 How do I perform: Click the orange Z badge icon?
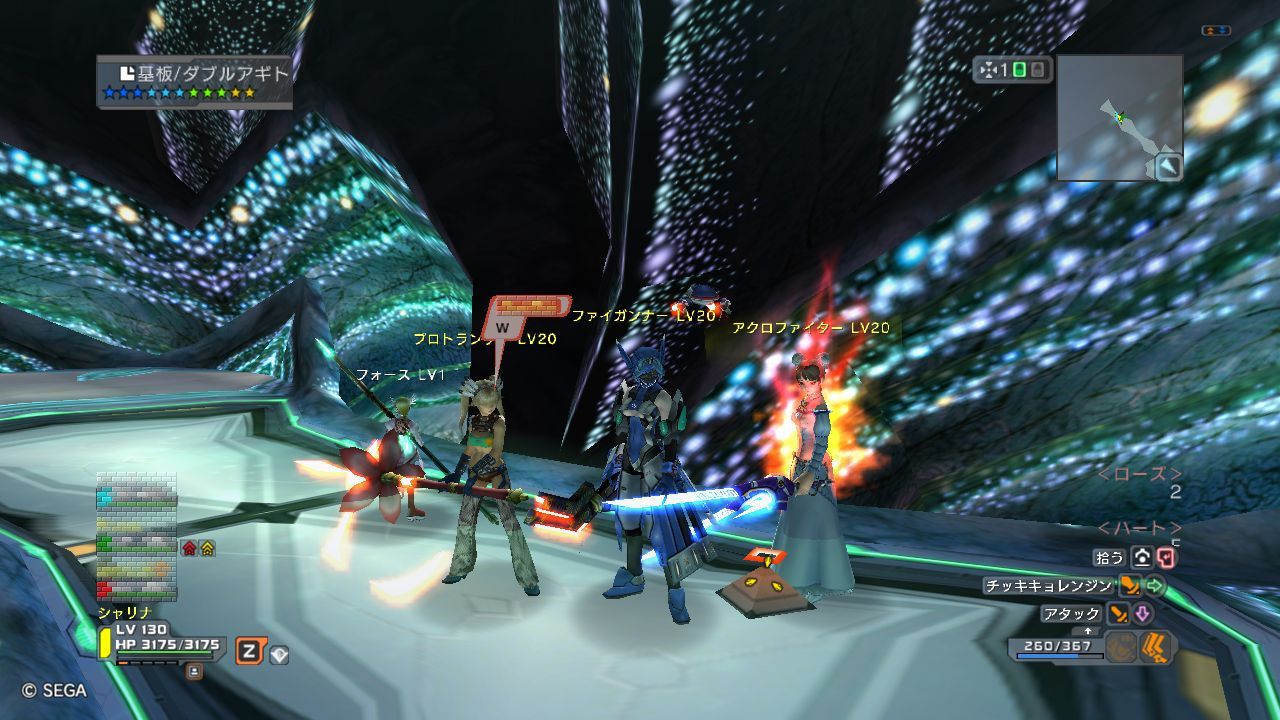(x=249, y=652)
